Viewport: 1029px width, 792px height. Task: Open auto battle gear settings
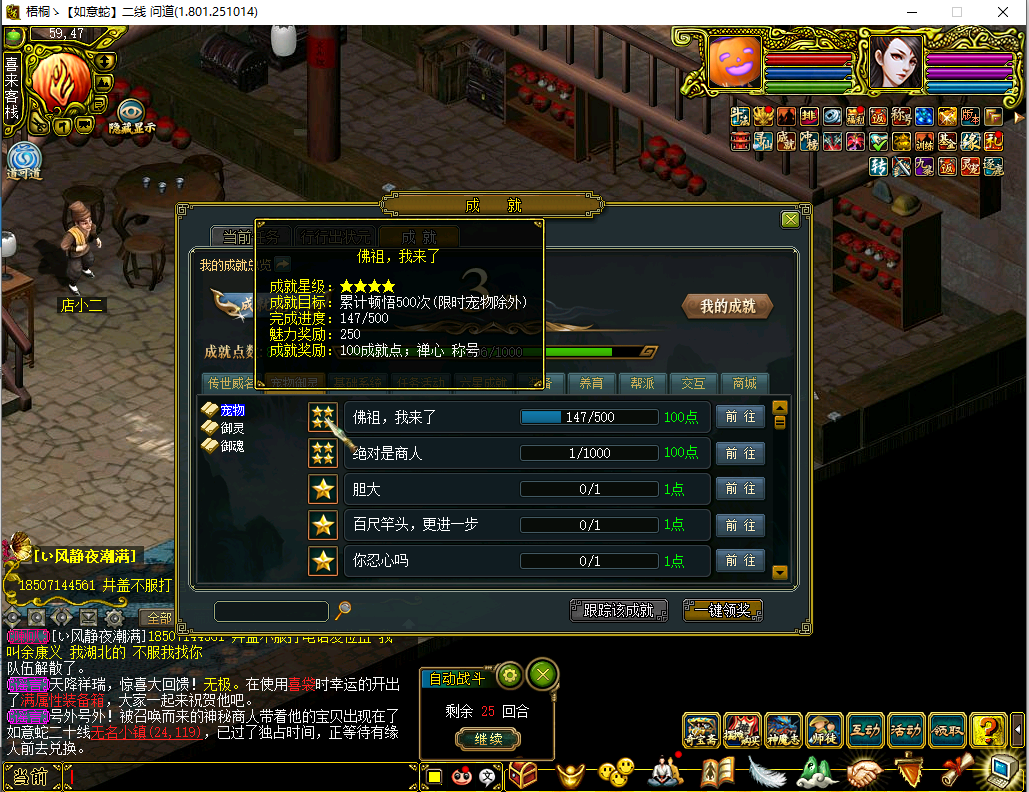(x=509, y=675)
